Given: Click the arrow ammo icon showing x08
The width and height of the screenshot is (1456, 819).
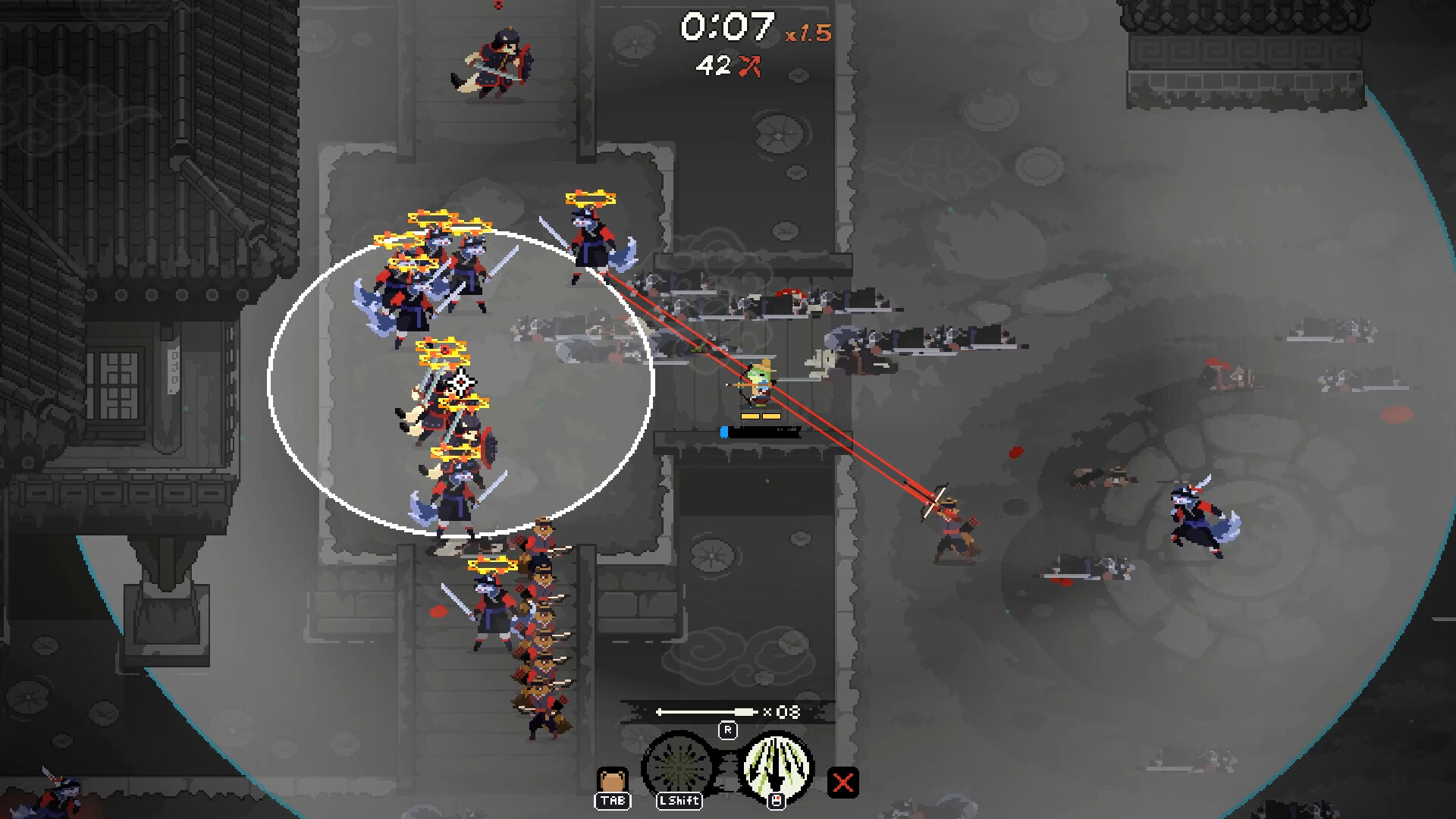Looking at the screenshot, I should [724, 713].
